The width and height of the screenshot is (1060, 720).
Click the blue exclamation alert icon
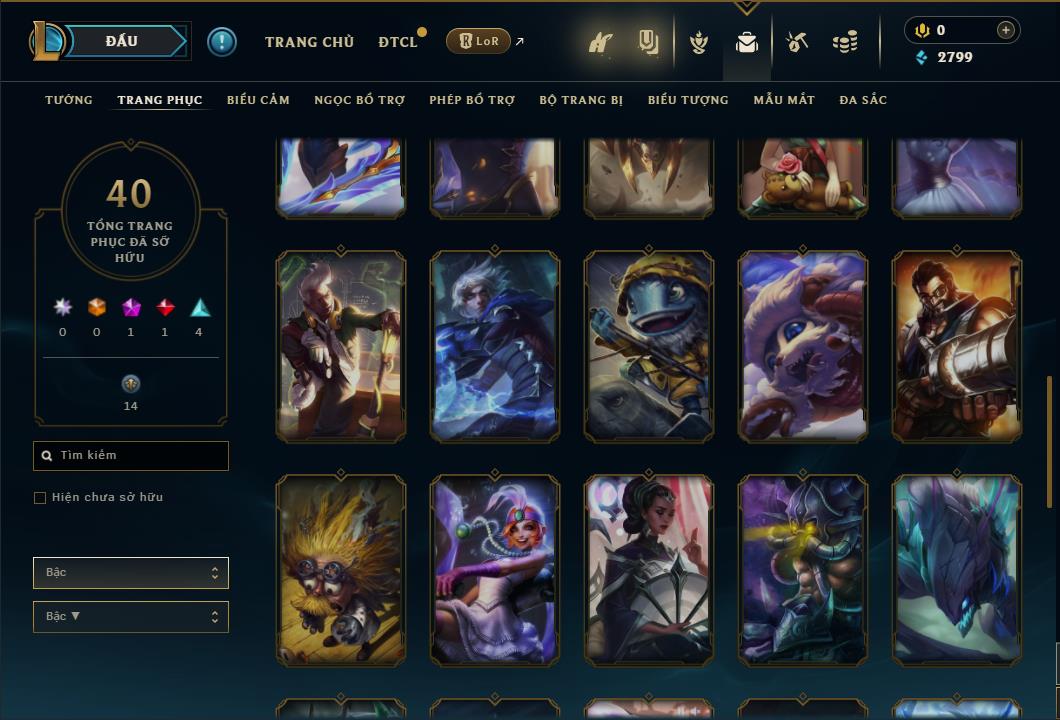coord(222,42)
